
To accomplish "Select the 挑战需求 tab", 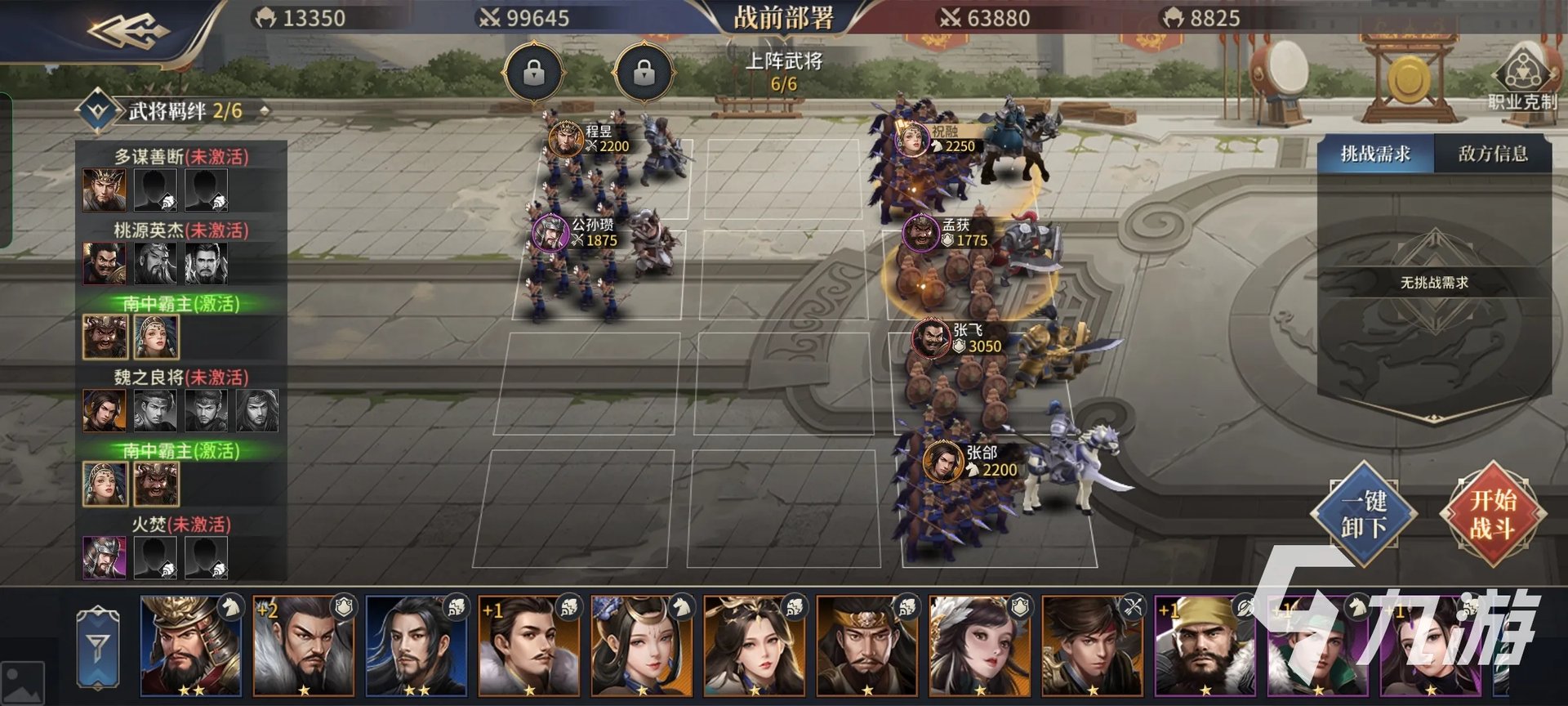I will click(x=1375, y=154).
